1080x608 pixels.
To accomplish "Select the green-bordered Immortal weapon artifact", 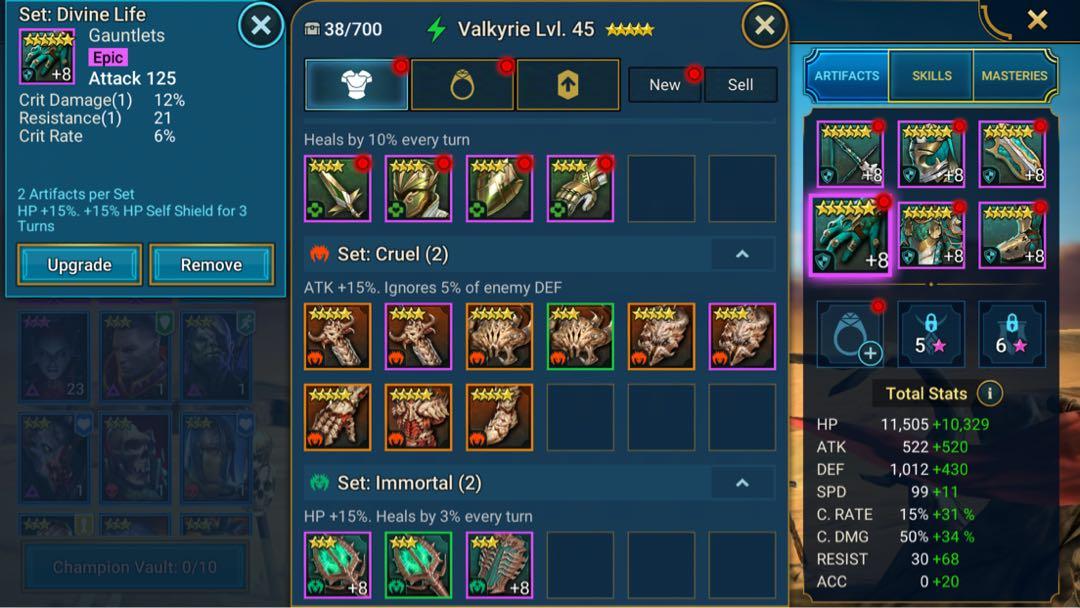I will pos(418,565).
